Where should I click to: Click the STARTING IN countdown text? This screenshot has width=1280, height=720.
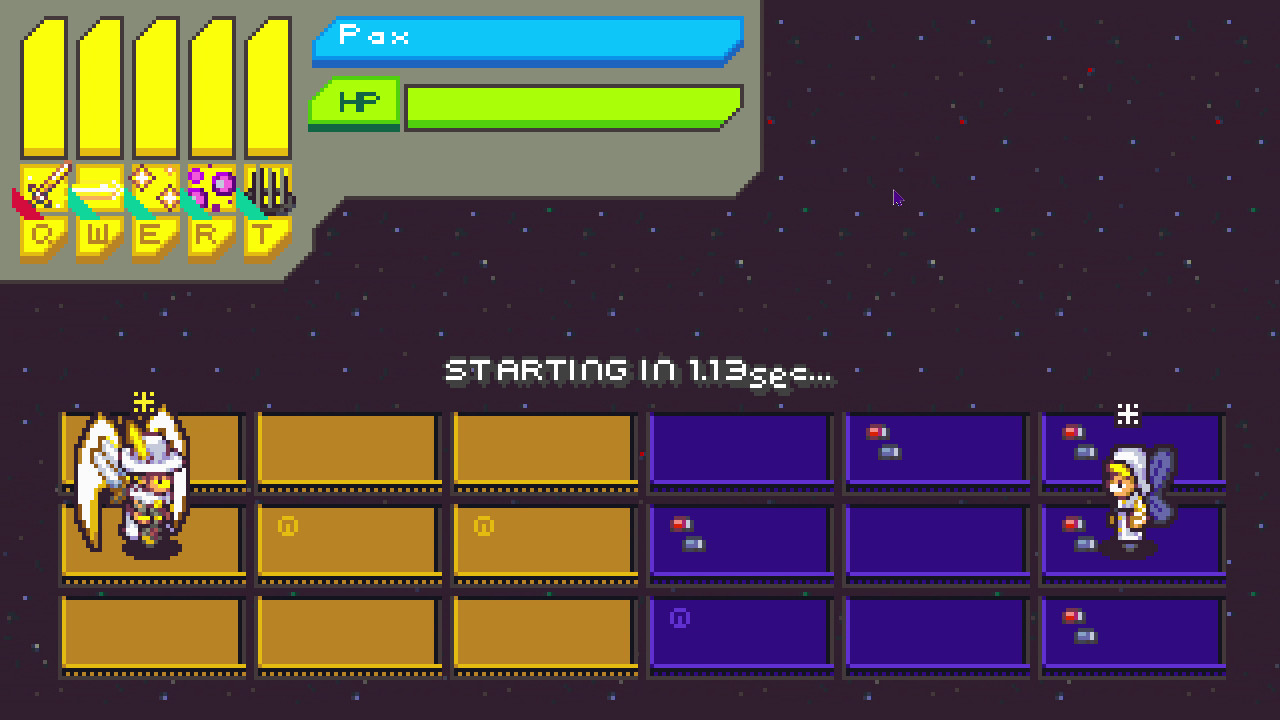[x=640, y=370]
